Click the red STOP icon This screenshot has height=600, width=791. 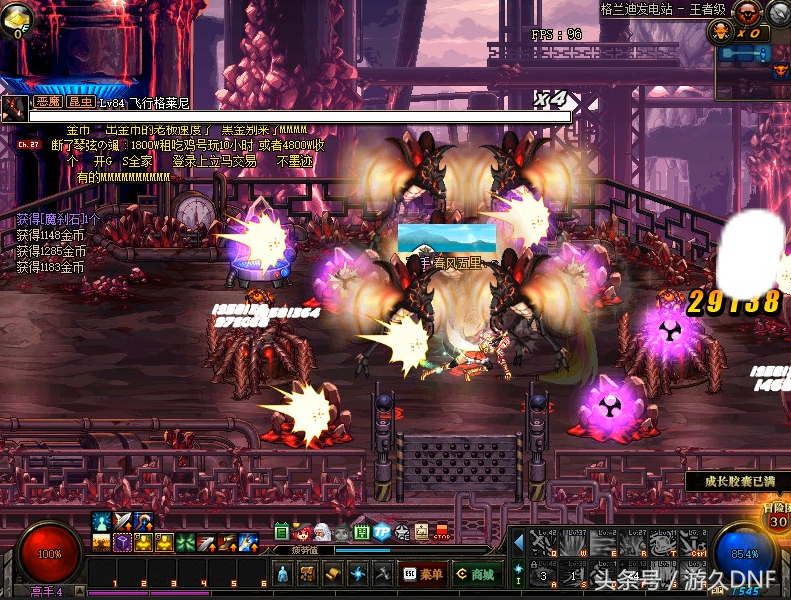[x=442, y=530]
